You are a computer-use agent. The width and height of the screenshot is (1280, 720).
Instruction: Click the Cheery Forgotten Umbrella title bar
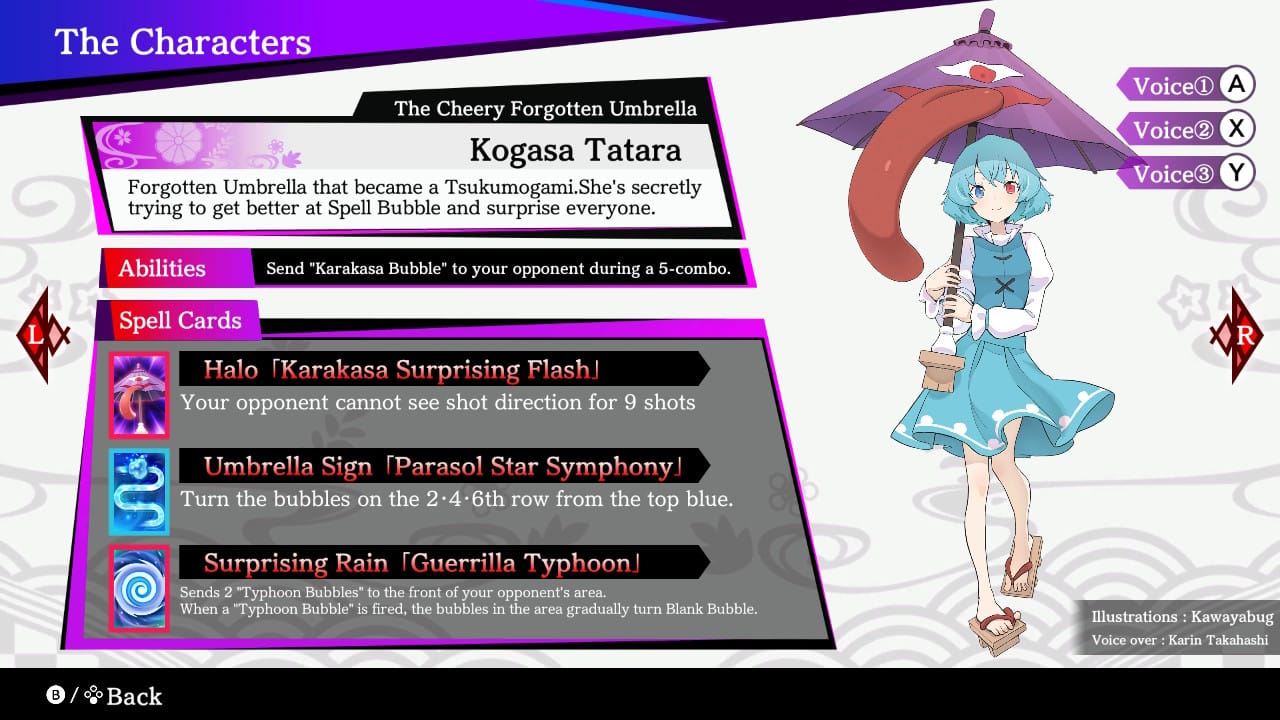[546, 108]
